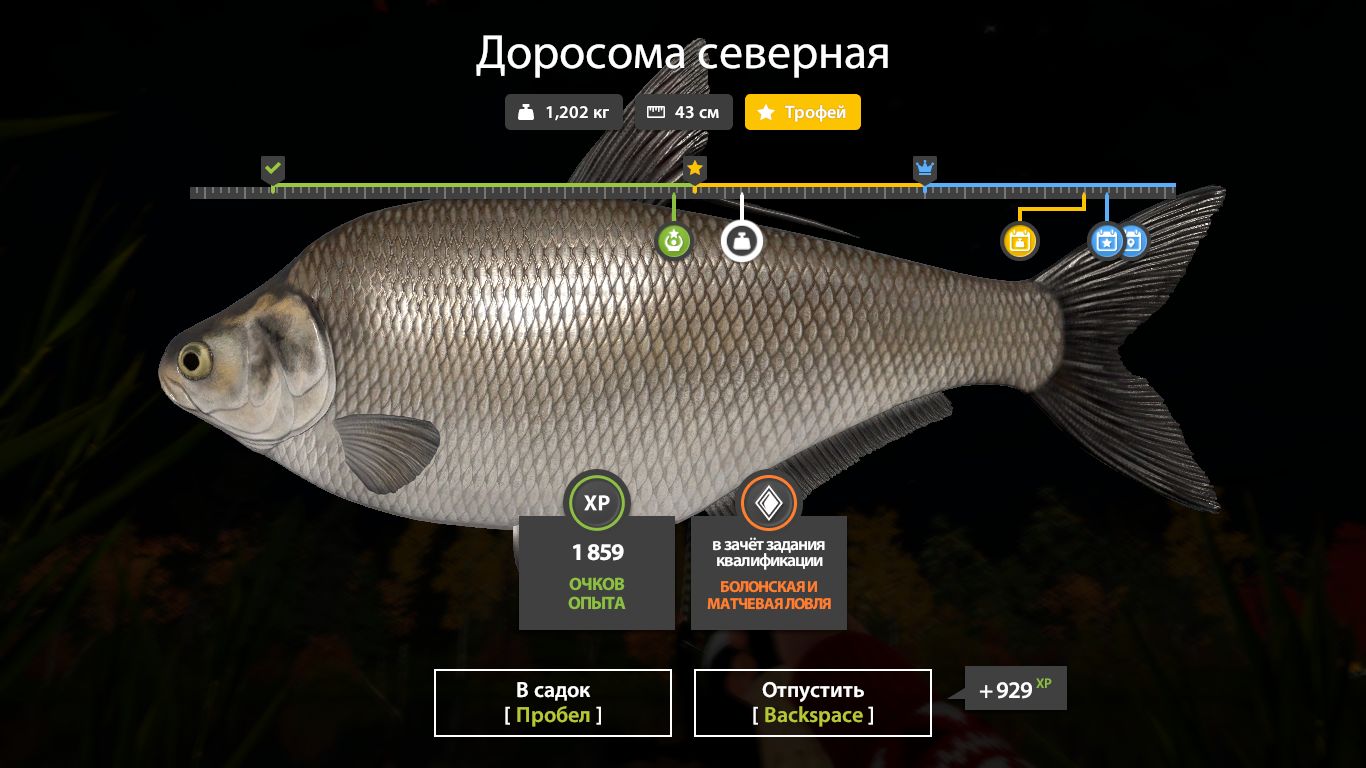Click the blue camera icon at the bar's right end
The height and width of the screenshot is (768, 1366).
pyautogui.click(x=1133, y=240)
